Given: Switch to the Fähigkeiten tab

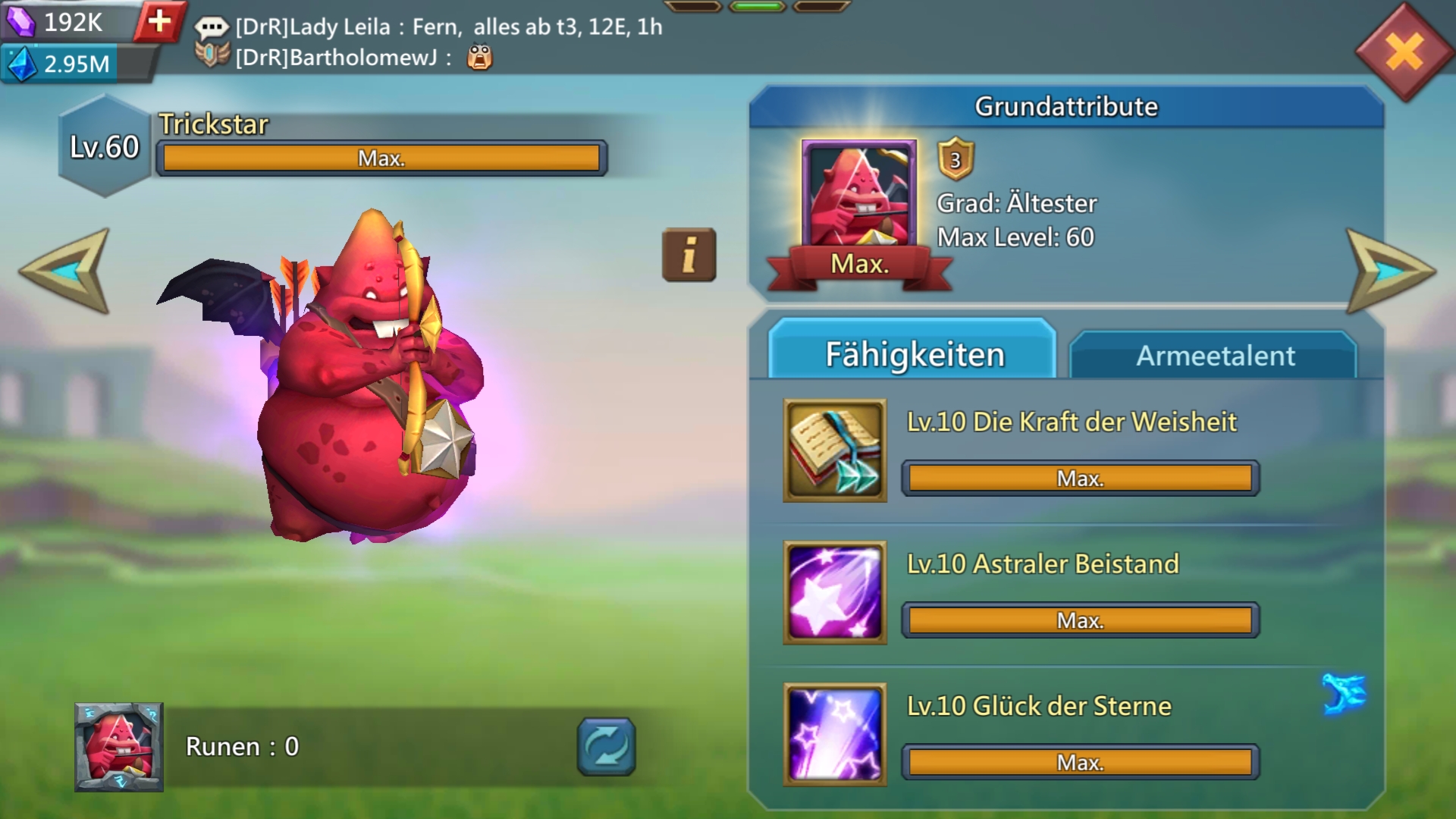Looking at the screenshot, I should tap(913, 354).
